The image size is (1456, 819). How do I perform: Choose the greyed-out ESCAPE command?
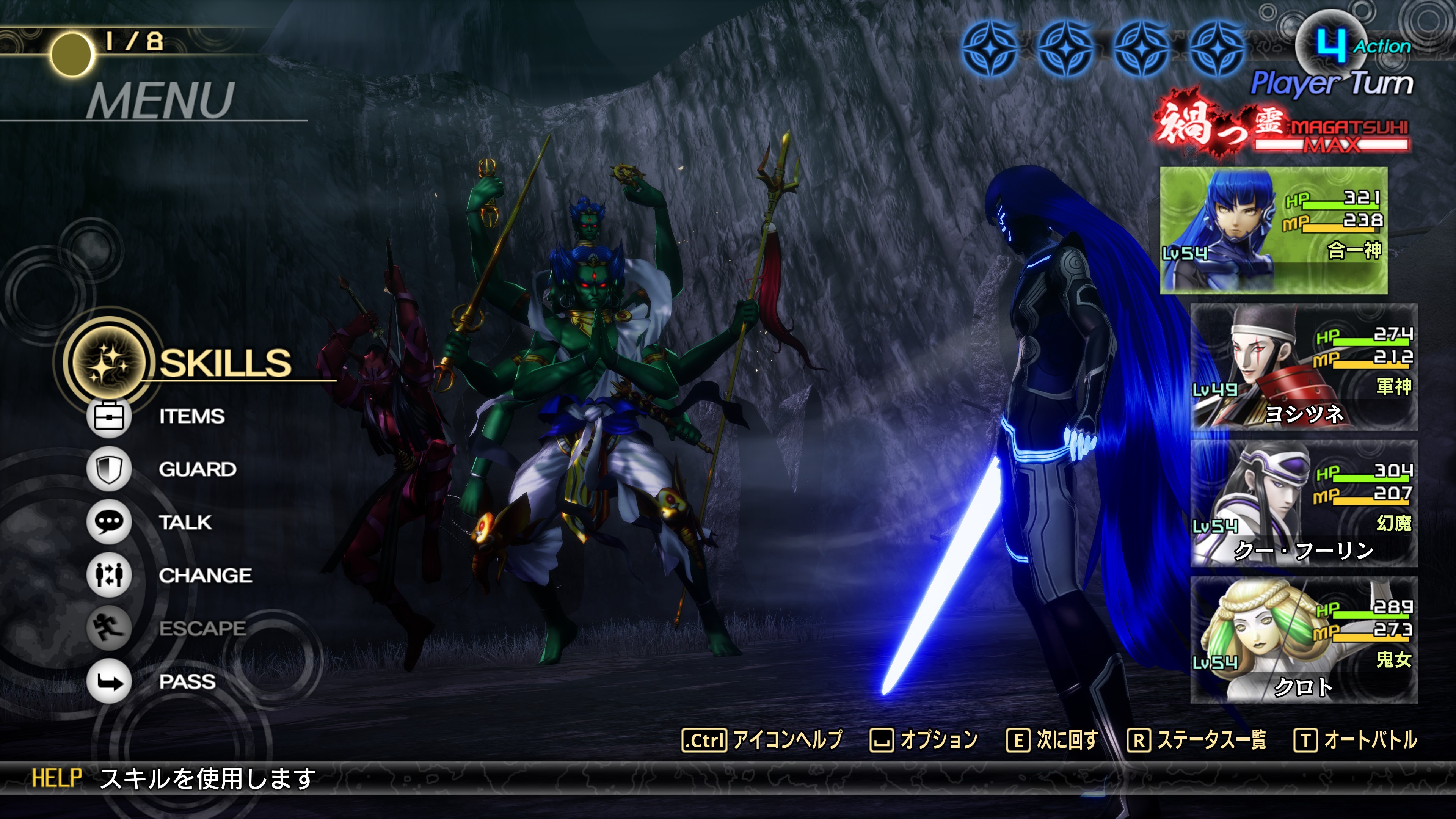[x=202, y=629]
